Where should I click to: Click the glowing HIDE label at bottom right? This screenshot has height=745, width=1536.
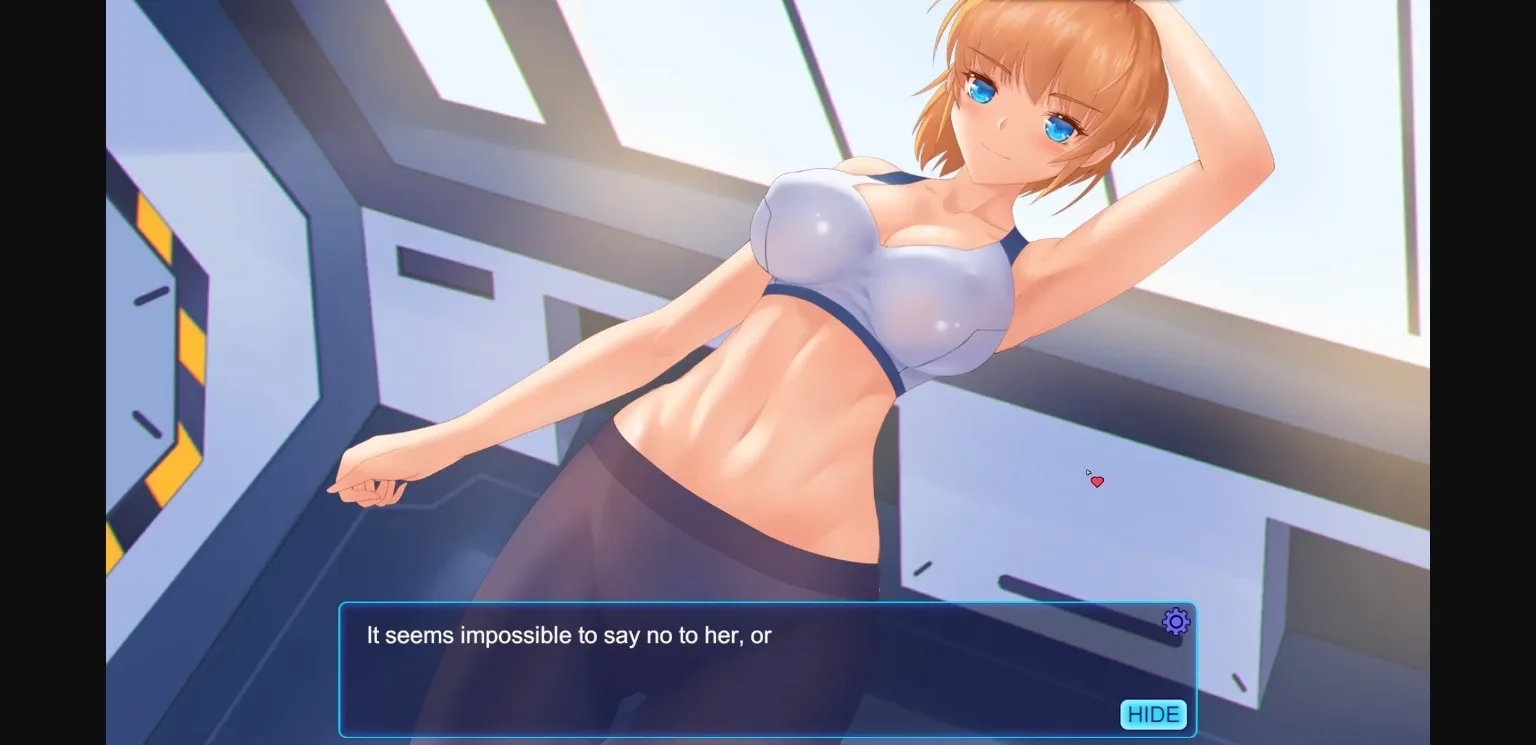point(1152,714)
